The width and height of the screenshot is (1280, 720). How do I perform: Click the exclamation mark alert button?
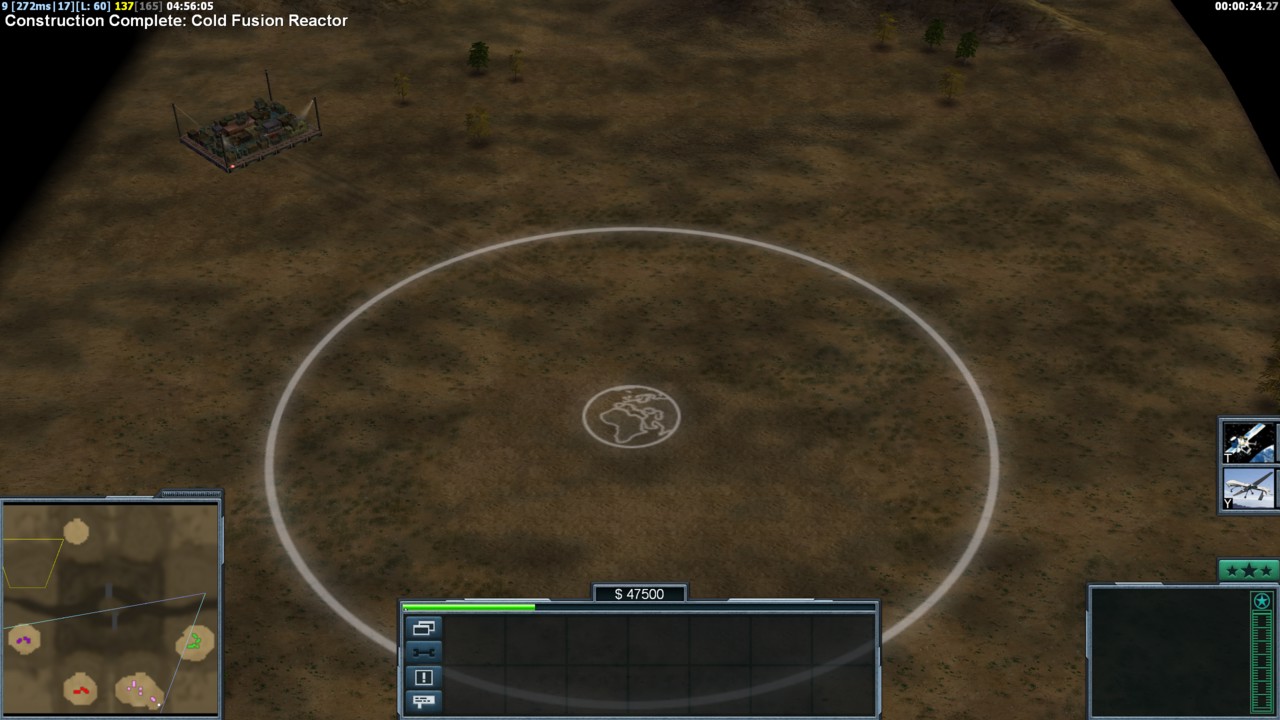(424, 677)
